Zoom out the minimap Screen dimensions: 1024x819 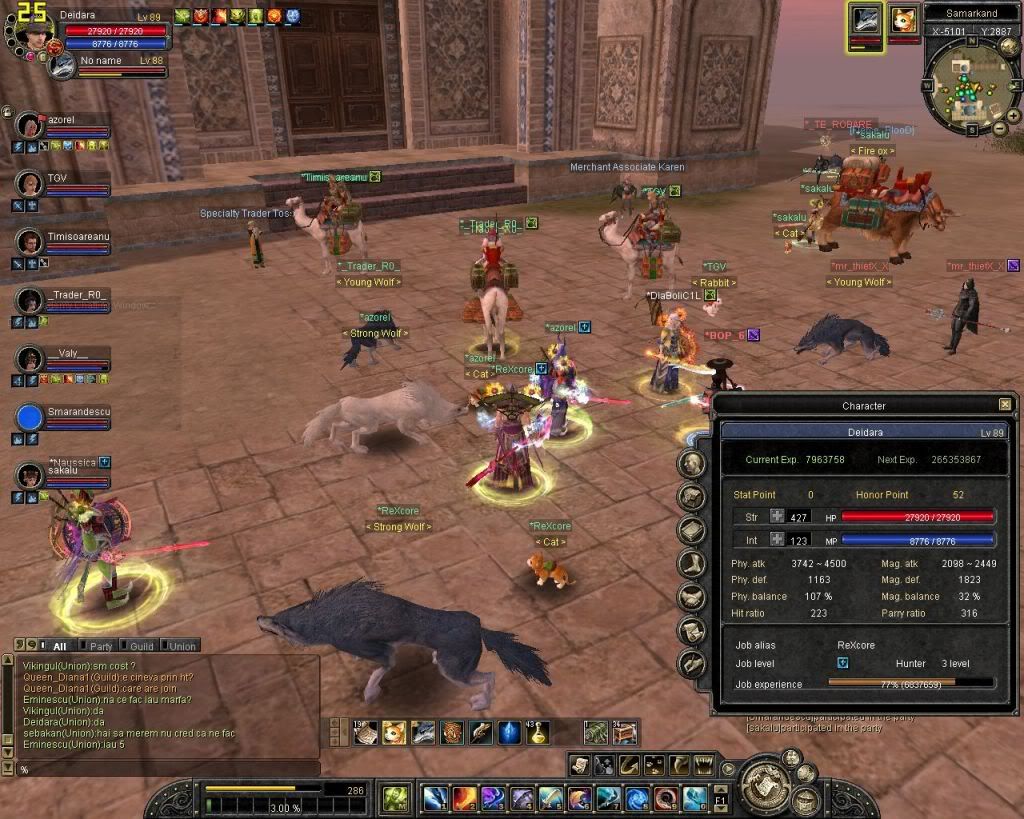pos(1001,127)
